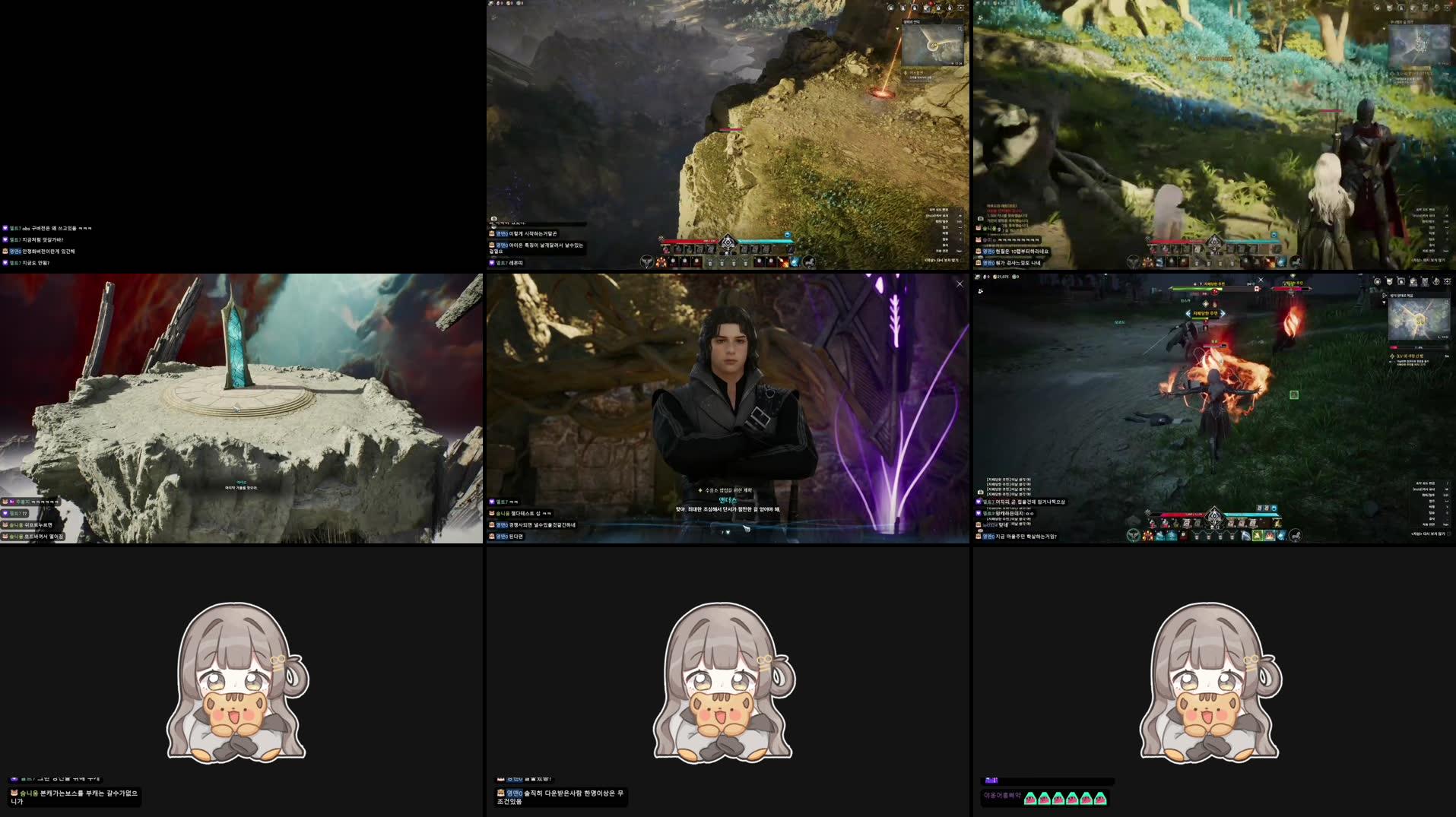Select the horse mount icon on the hotbar
Screen dimensions: 1456x817
[1296, 537]
